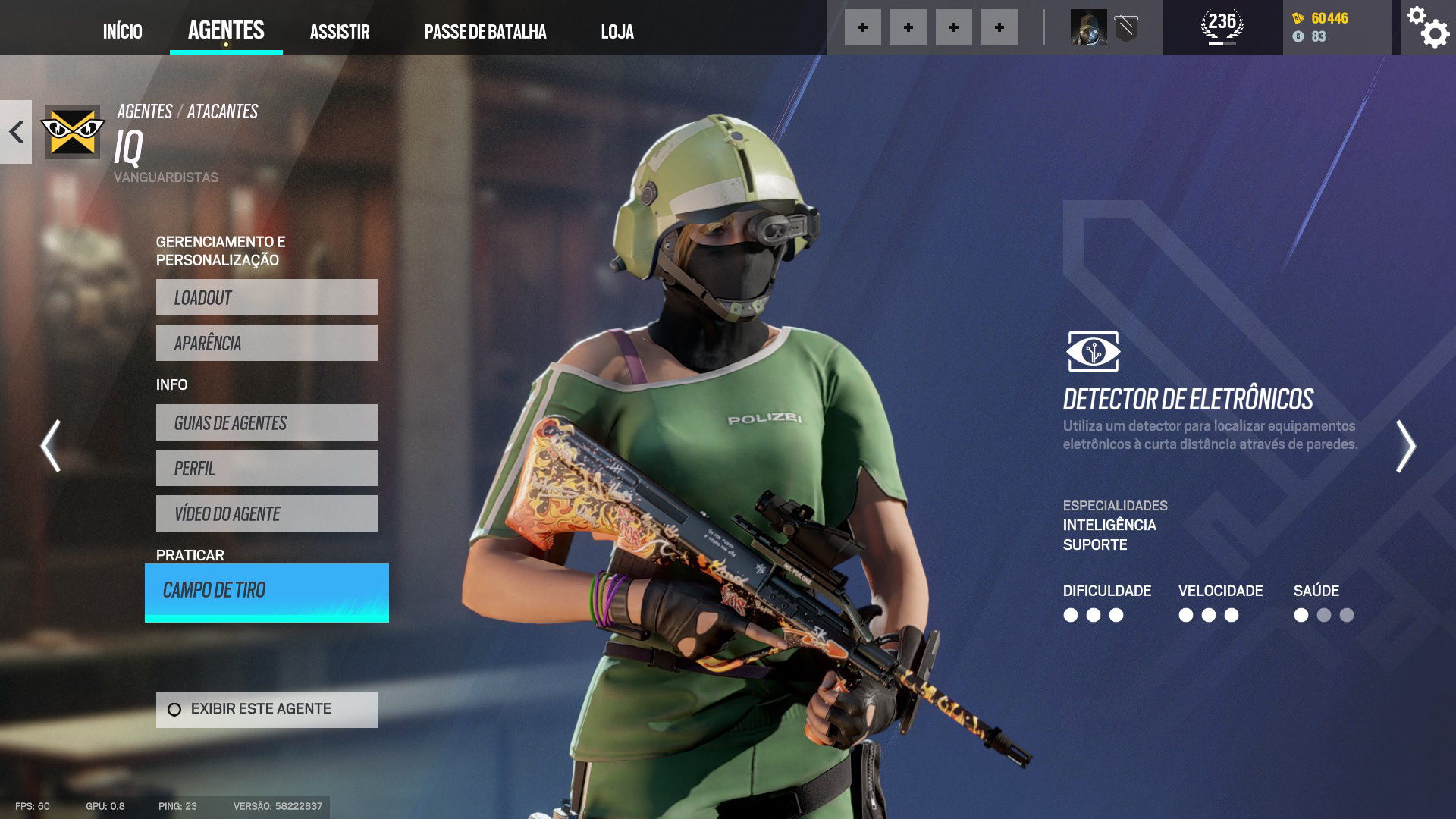The height and width of the screenshot is (819, 1456).
Task: Show next agent with right chevron
Action: tap(1405, 446)
